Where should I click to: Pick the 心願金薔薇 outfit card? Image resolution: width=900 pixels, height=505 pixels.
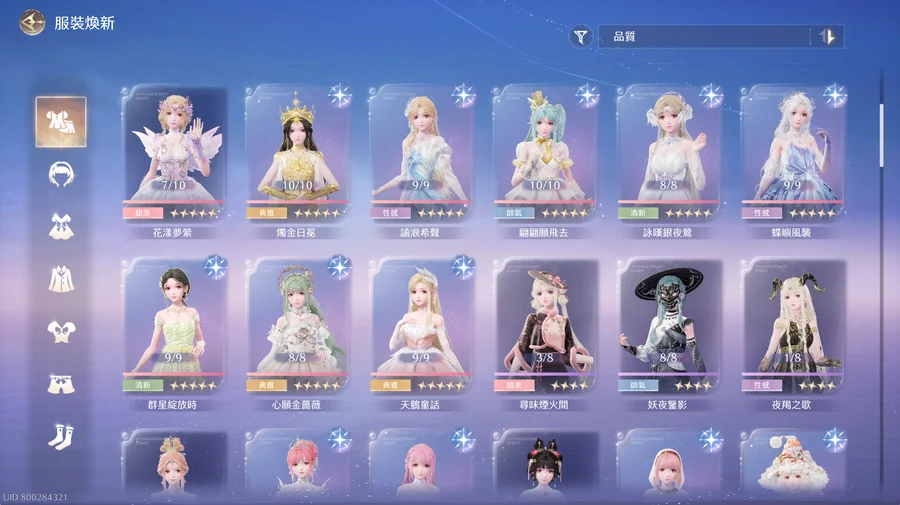pyautogui.click(x=297, y=326)
